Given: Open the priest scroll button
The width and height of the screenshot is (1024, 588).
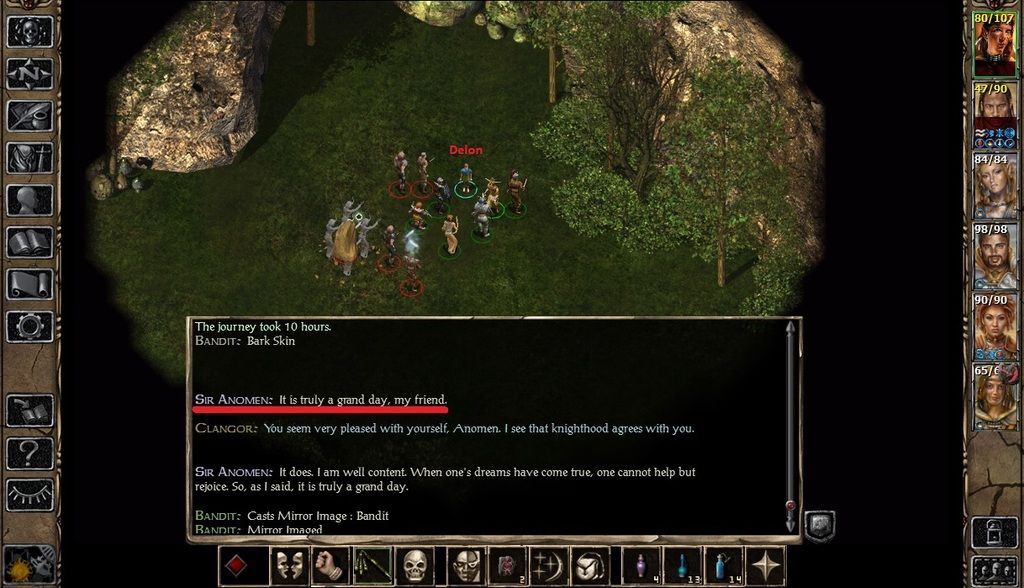Looking at the screenshot, I should click(29, 284).
